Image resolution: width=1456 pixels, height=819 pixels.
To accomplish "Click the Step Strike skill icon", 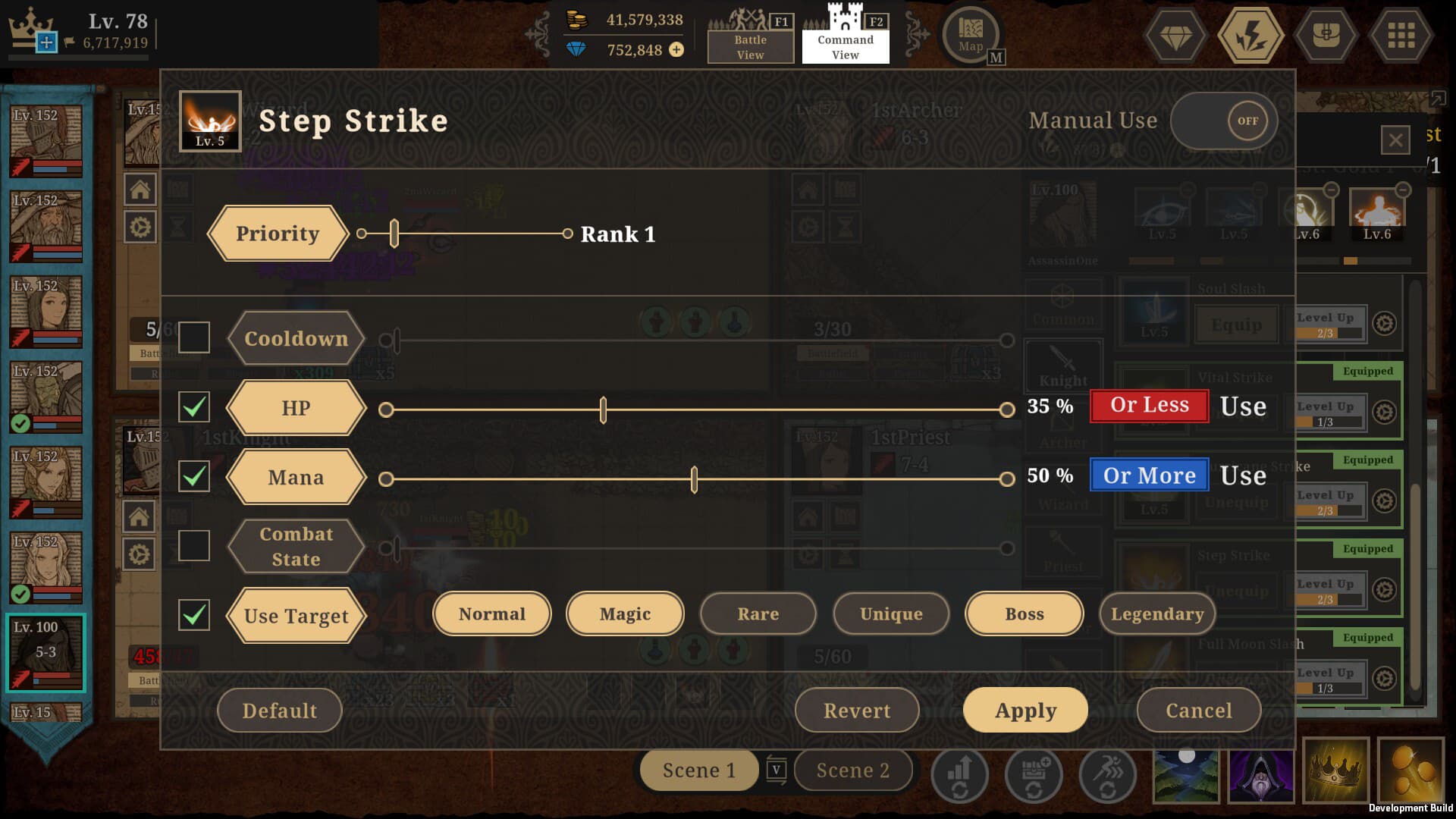I will point(210,120).
